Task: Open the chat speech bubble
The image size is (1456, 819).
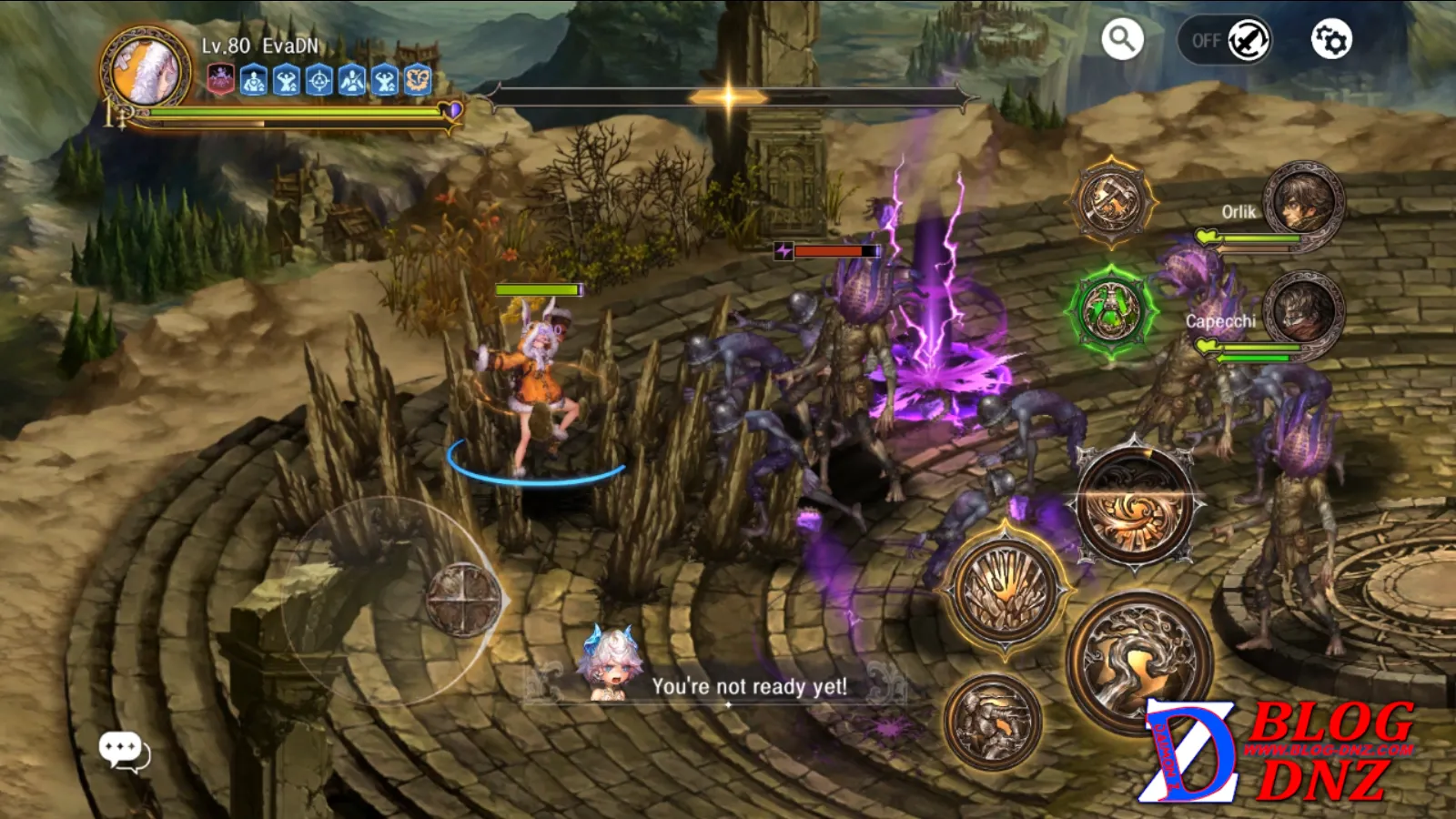Action: click(x=123, y=752)
